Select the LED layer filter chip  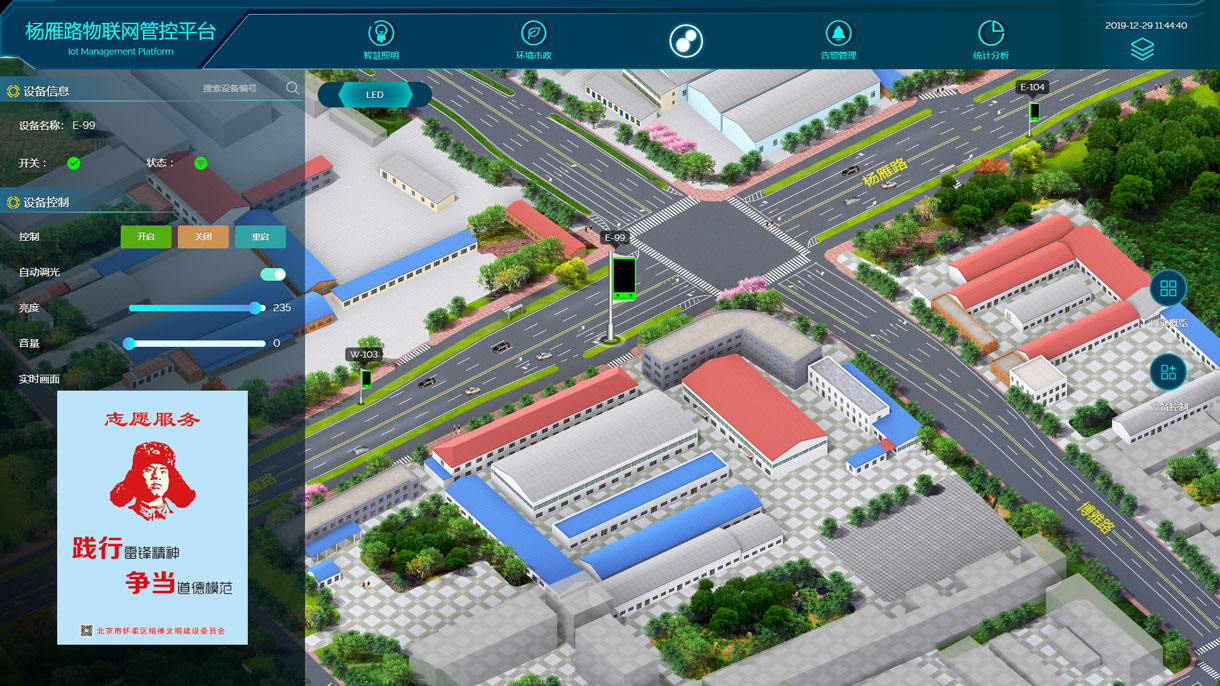coord(375,95)
